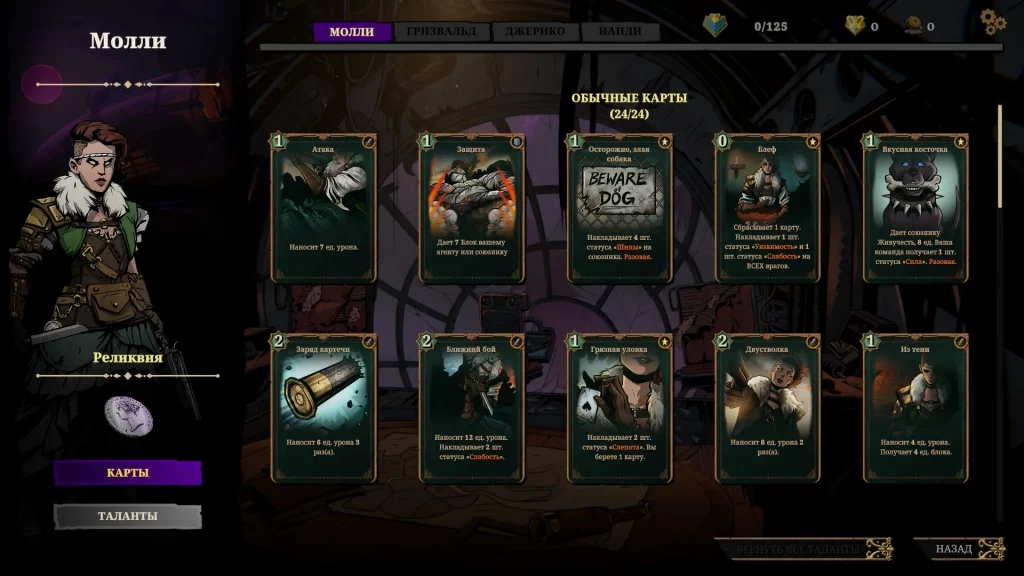
Task: Select the Ближний бой card
Action: click(472, 408)
